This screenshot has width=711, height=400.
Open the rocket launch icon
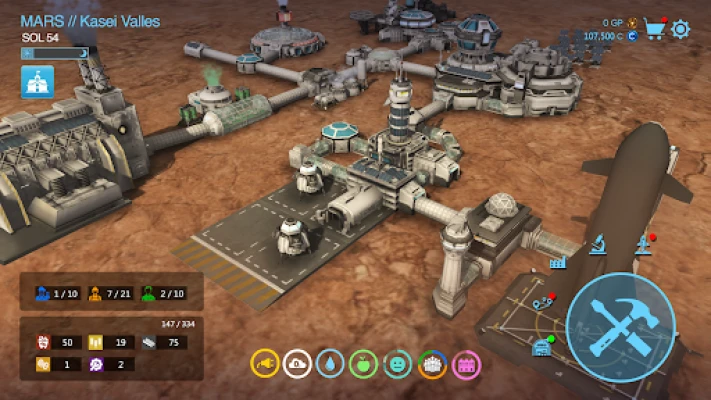pyautogui.click(x=642, y=243)
